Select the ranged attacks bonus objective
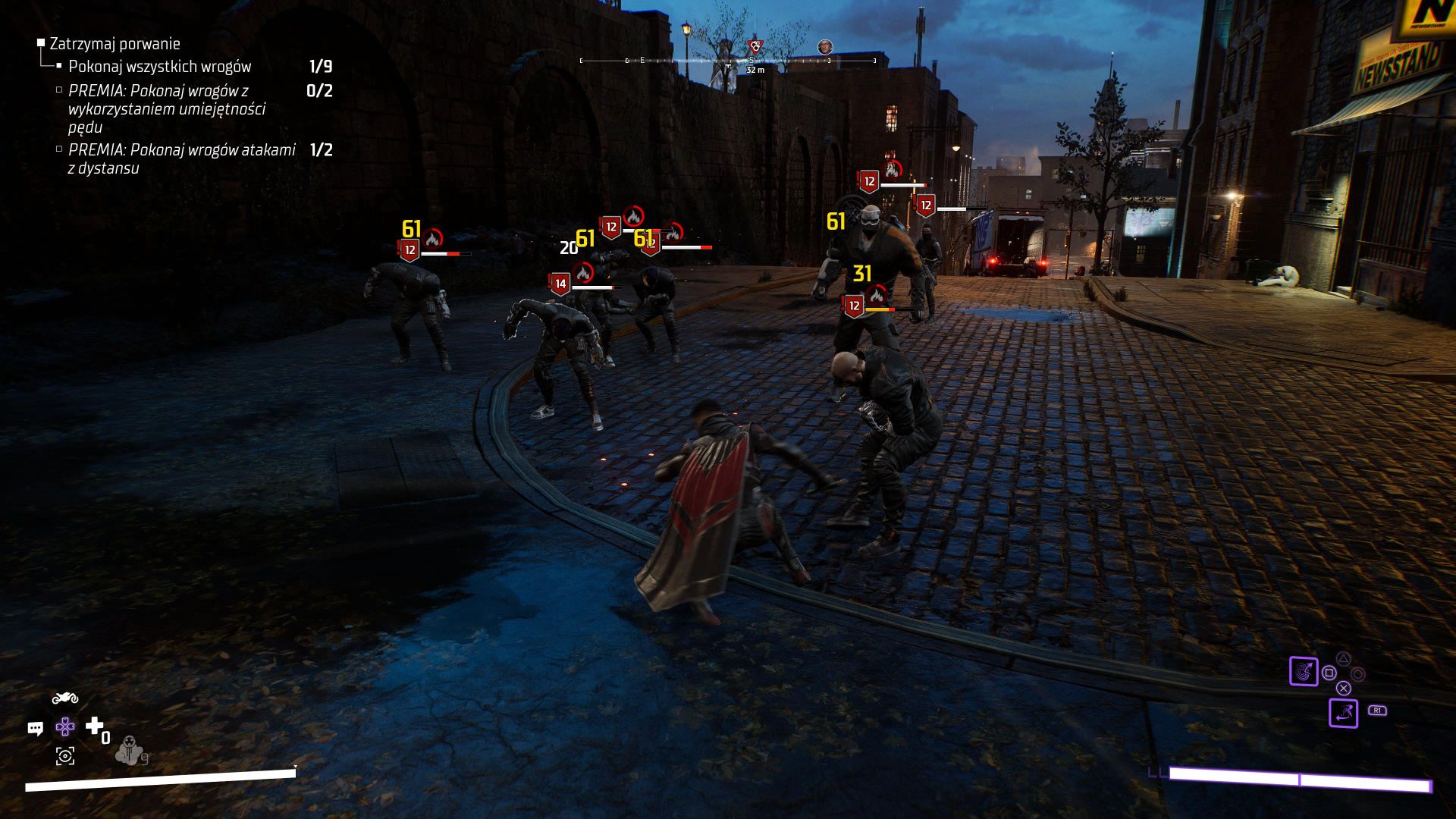Screen dimensions: 1456x819 coord(181,158)
